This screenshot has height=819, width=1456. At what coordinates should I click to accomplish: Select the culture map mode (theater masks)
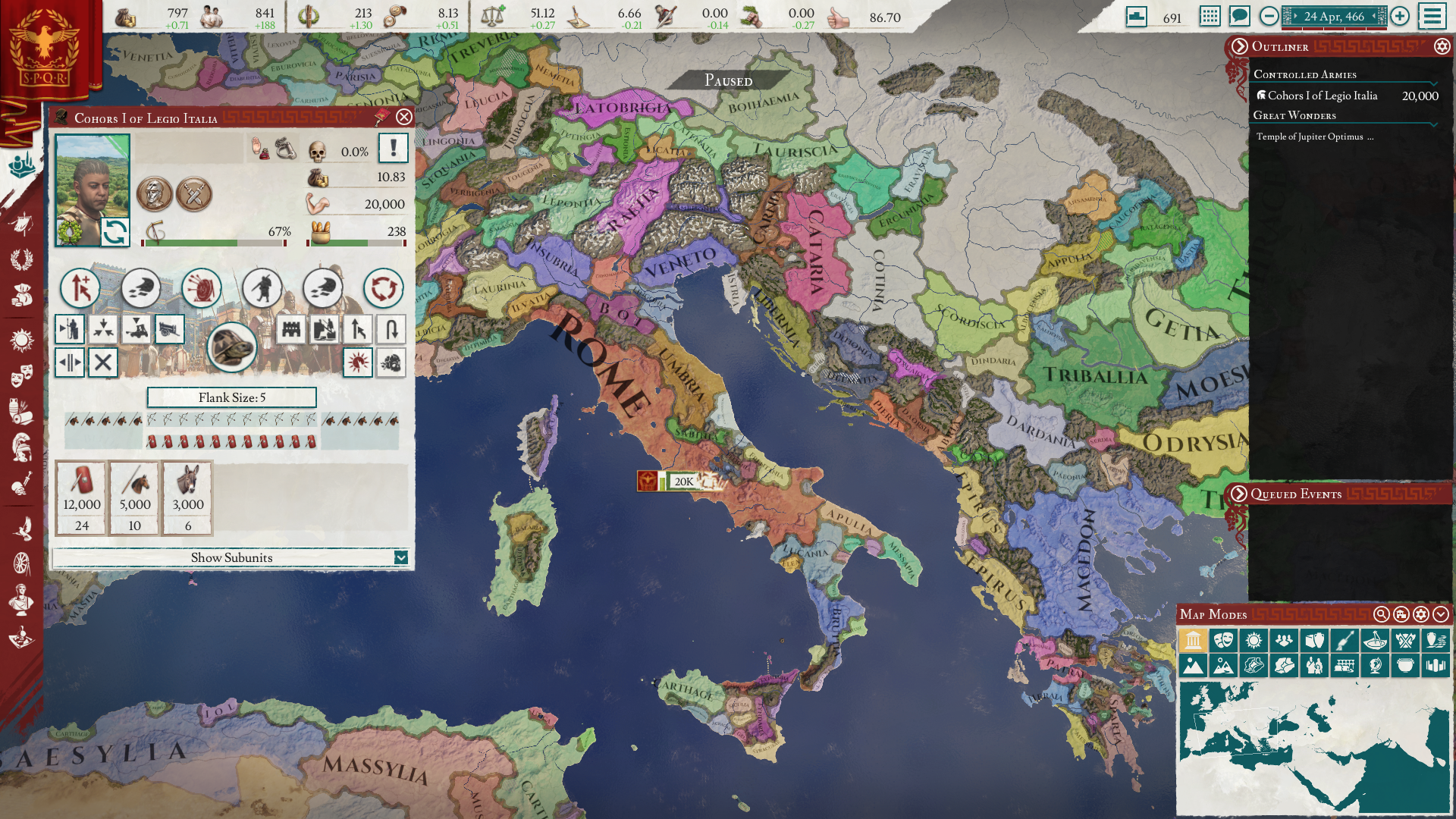[1225, 640]
